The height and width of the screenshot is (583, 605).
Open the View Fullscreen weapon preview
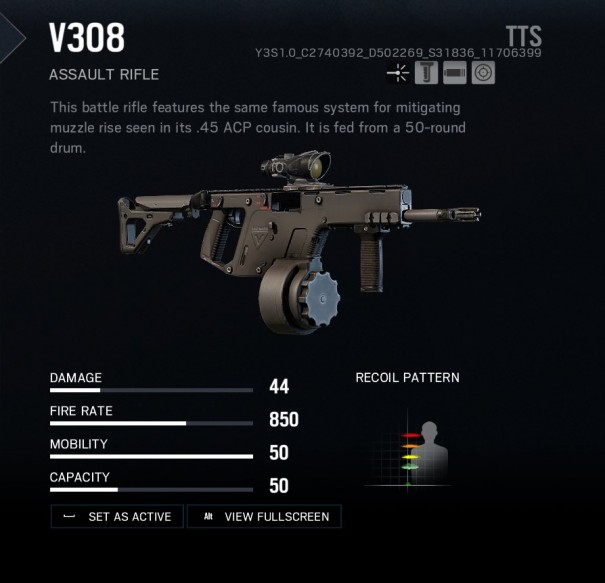pyautogui.click(x=268, y=517)
